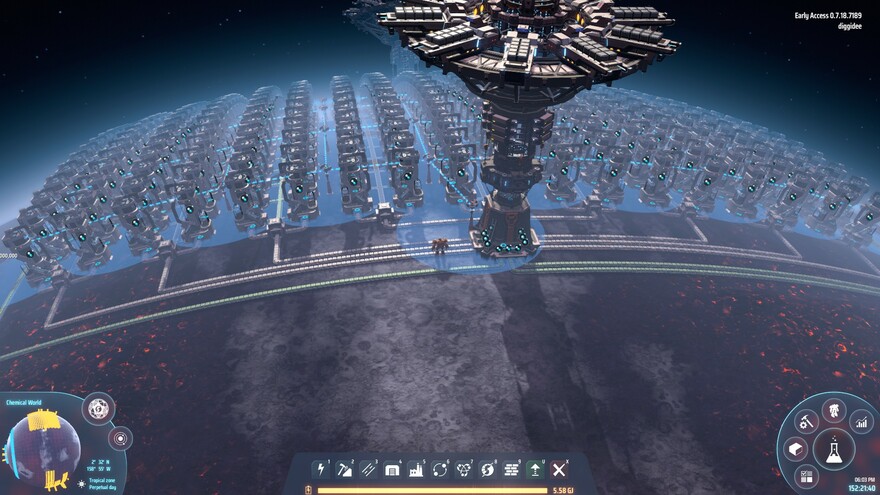Open the research tech tree flask button
The height and width of the screenshot is (495, 880).
pos(832,451)
